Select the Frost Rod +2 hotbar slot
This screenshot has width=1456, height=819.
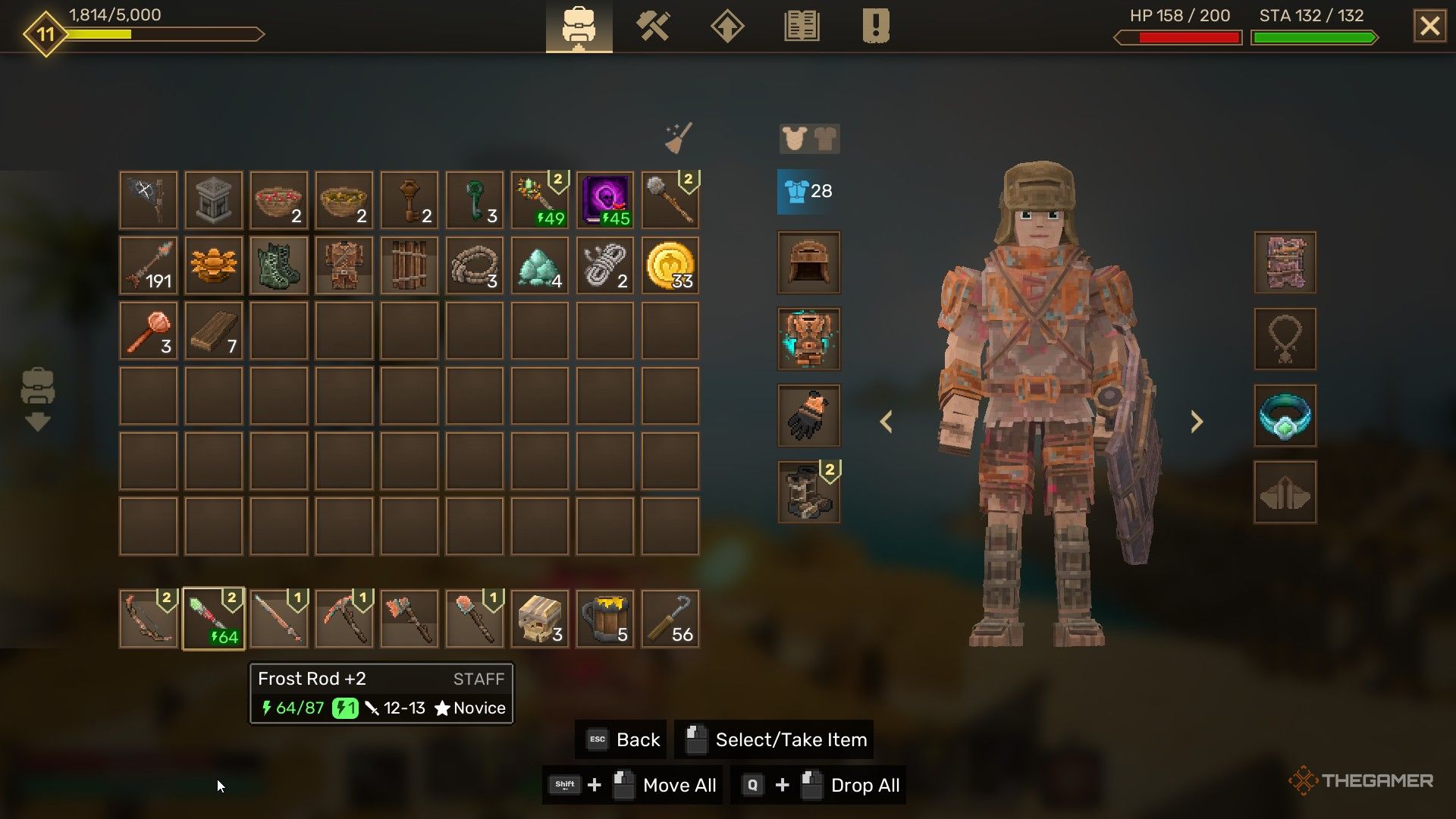coord(214,619)
